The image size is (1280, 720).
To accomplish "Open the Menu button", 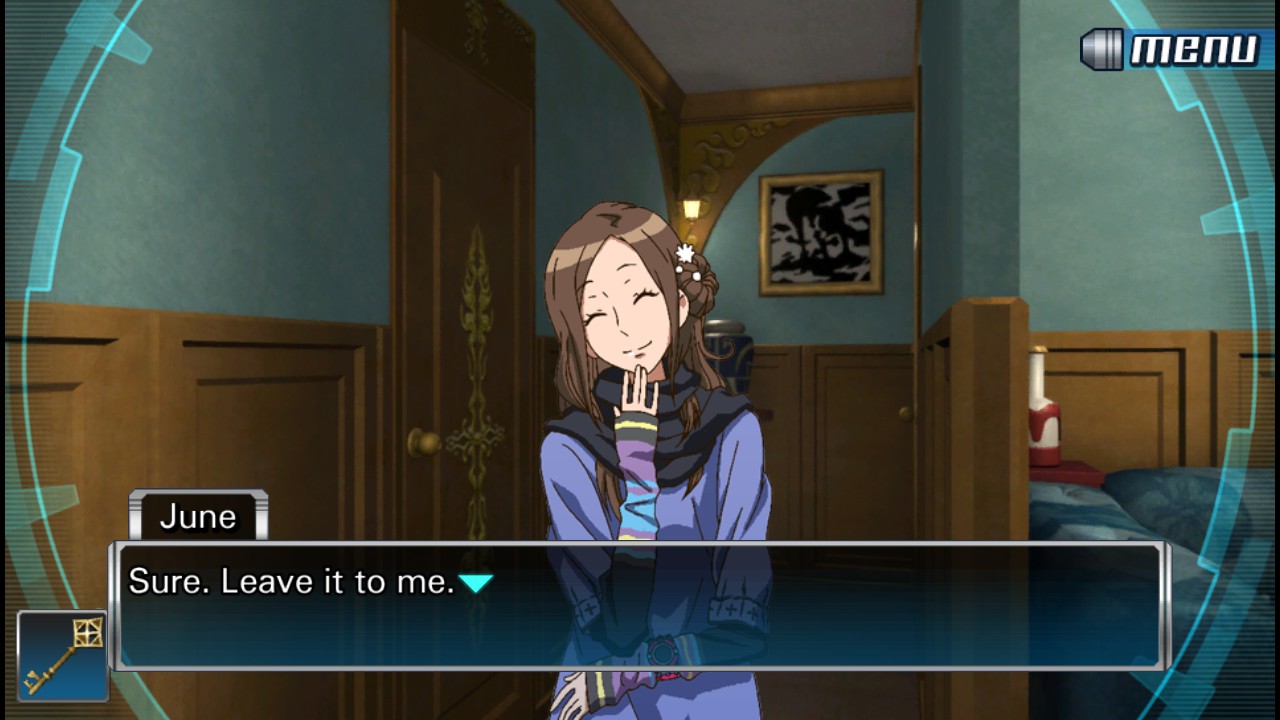I will [1173, 49].
